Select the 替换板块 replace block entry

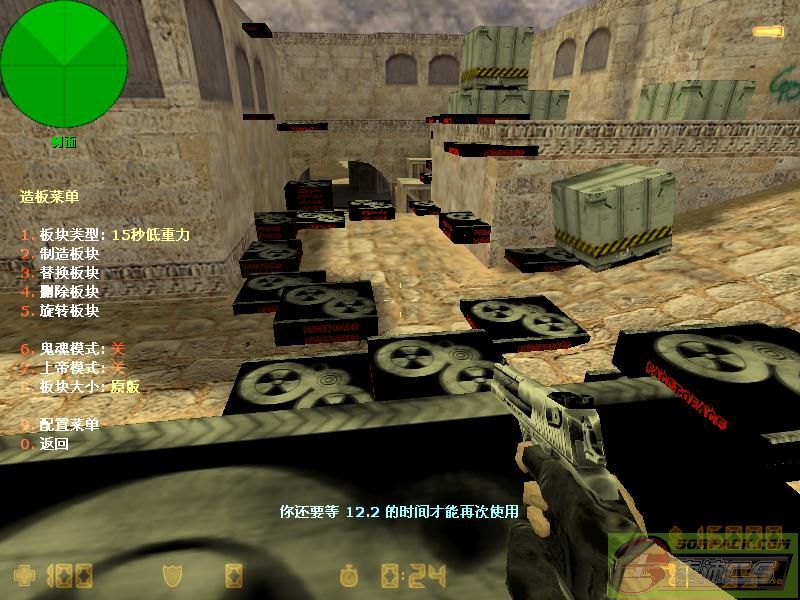(68, 273)
